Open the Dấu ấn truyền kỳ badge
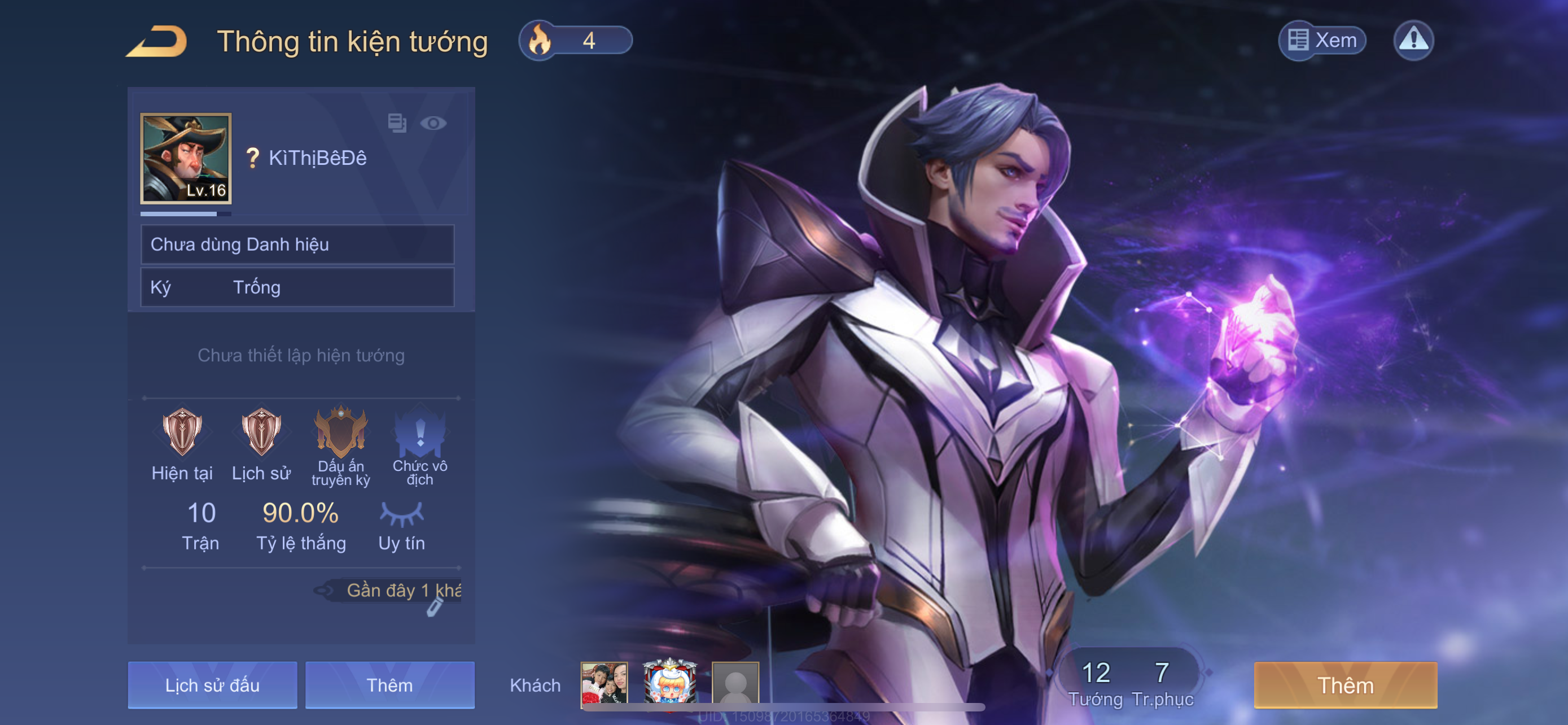This screenshot has height=725, width=1568. 341,431
